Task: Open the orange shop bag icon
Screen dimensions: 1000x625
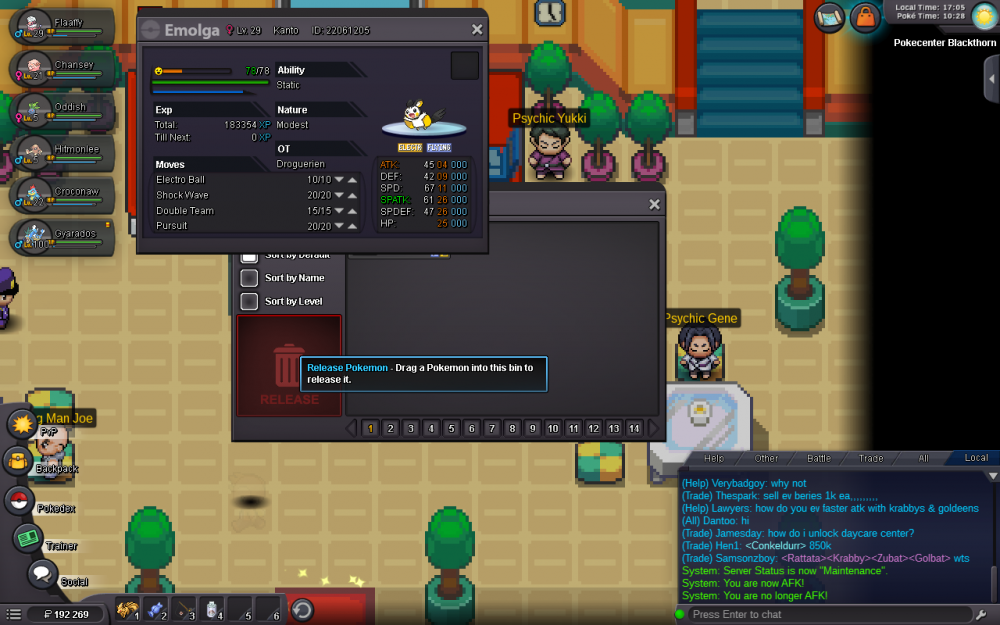Action: 863,16
